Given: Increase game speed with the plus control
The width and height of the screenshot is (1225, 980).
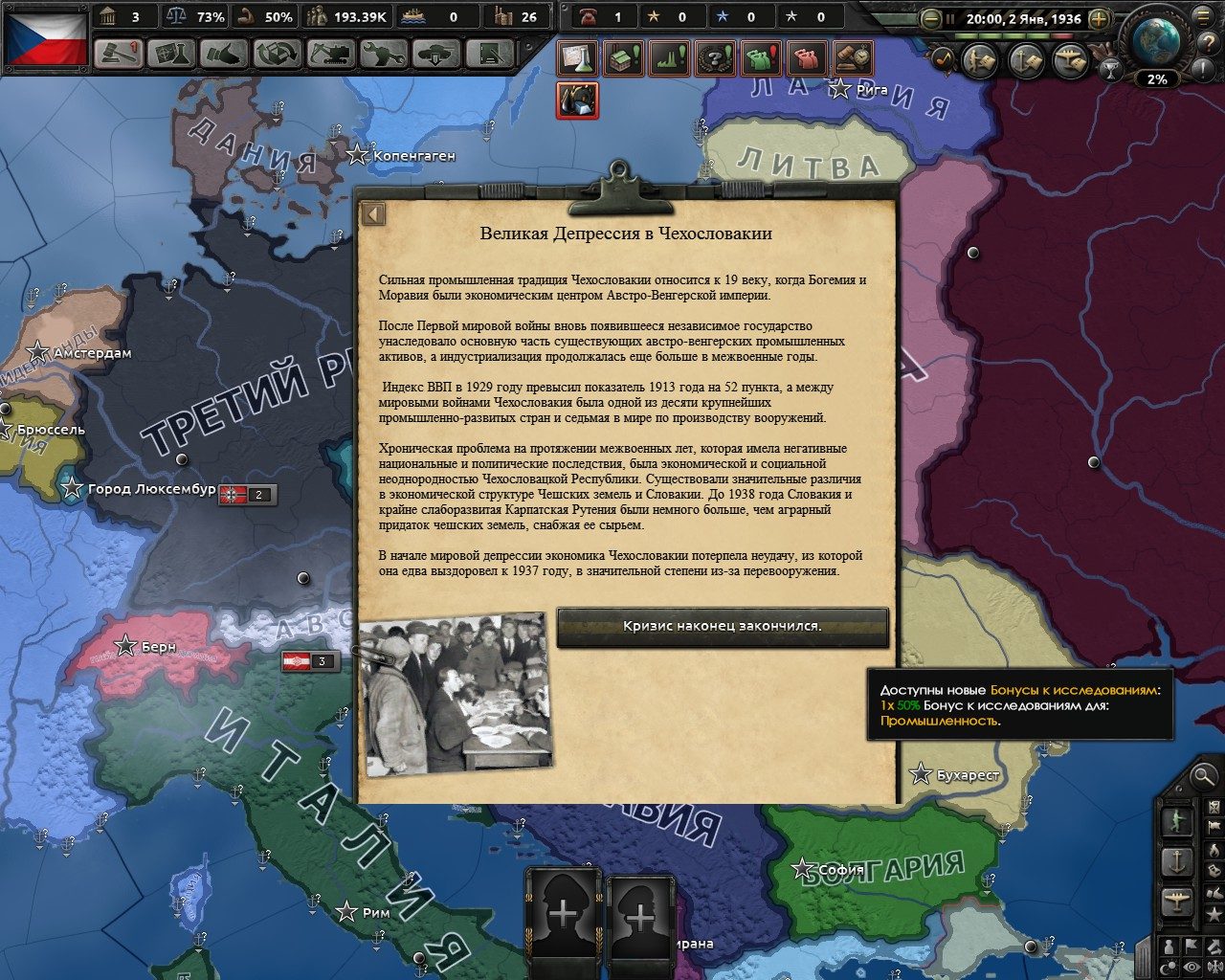Looking at the screenshot, I should pyautogui.click(x=1101, y=17).
